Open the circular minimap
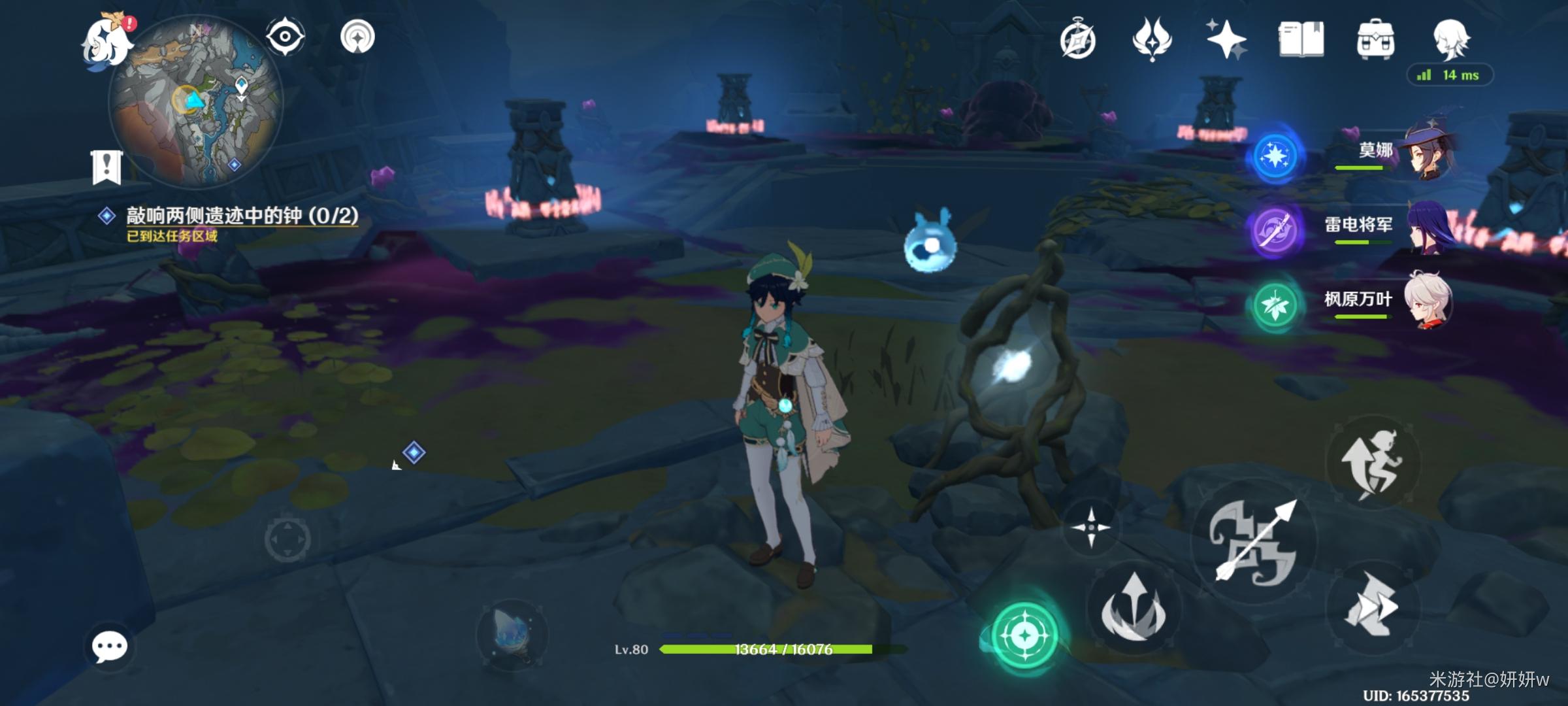The width and height of the screenshot is (1568, 706). [x=196, y=101]
